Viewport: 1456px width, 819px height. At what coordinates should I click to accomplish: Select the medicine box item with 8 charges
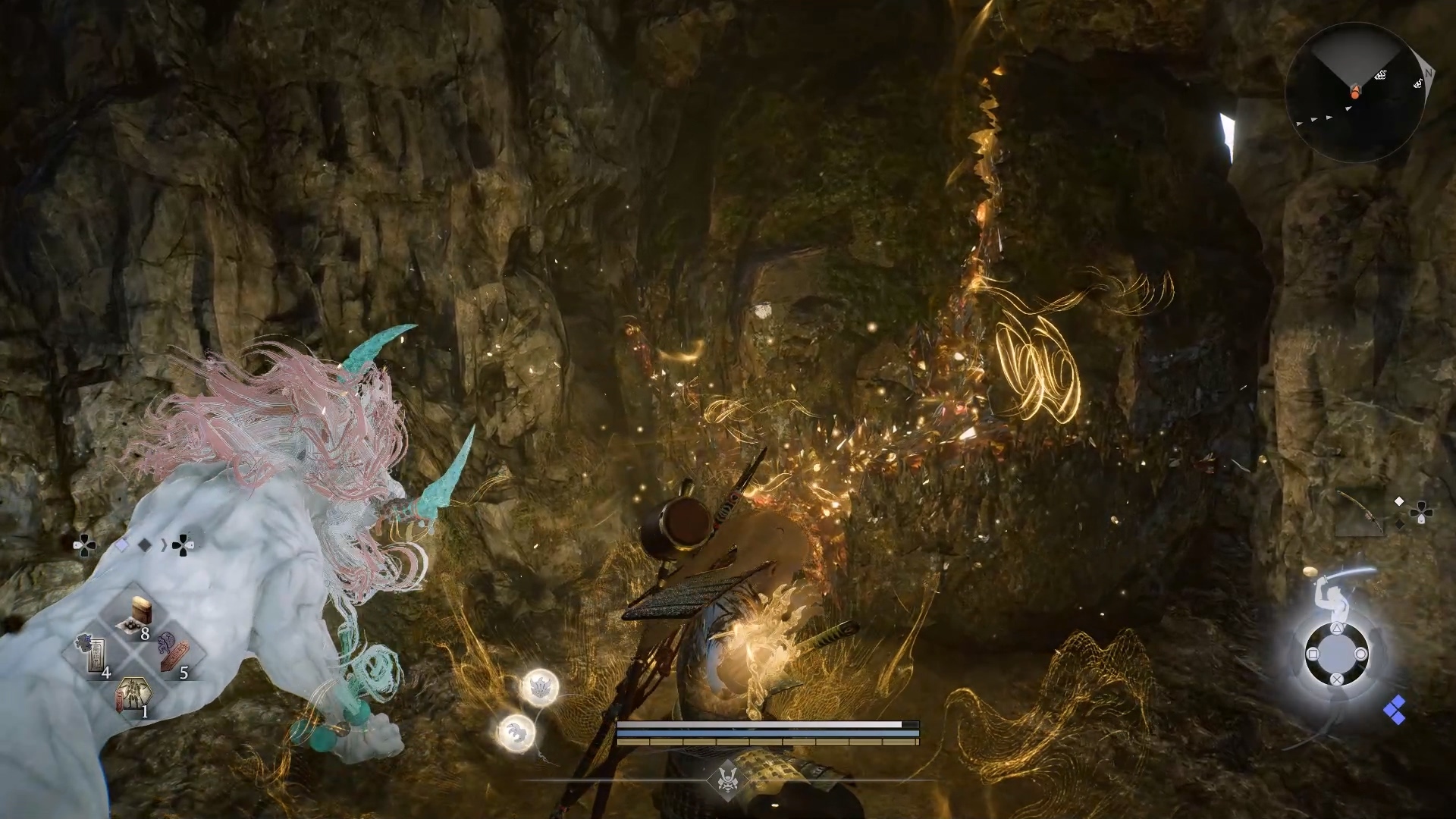pos(138,616)
